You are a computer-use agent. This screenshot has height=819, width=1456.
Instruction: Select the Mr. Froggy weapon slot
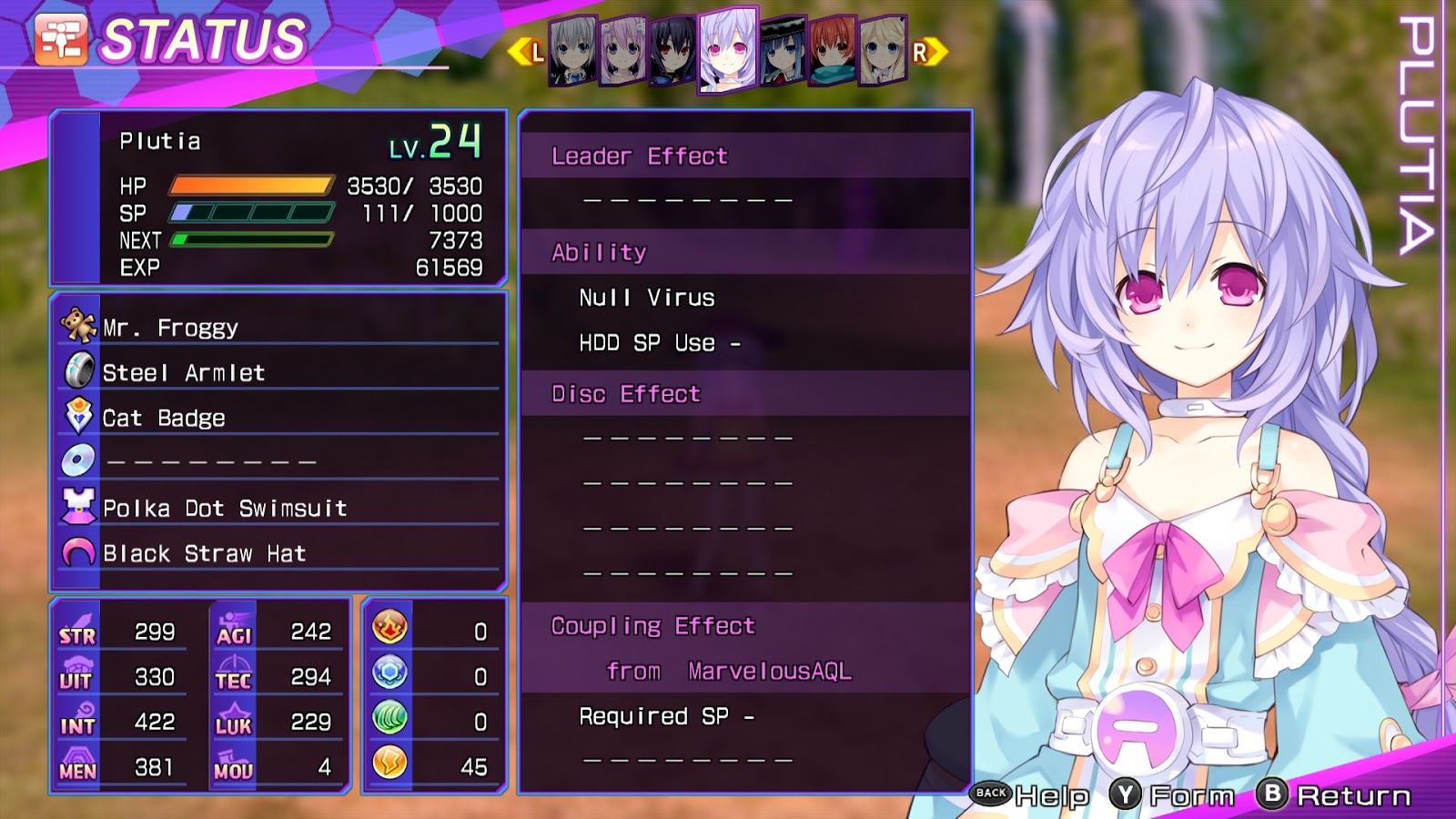coord(278,327)
